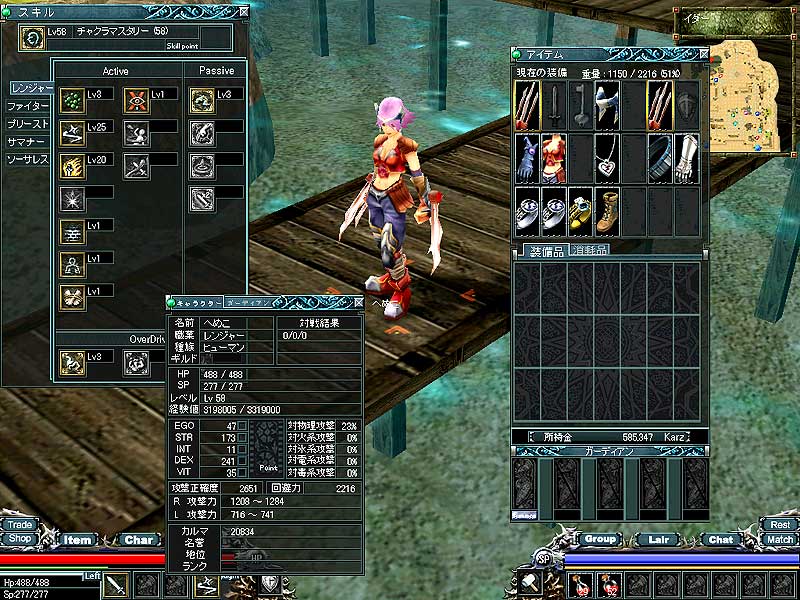Select the ファイター class tab
This screenshot has width=800, height=600.
28,106
